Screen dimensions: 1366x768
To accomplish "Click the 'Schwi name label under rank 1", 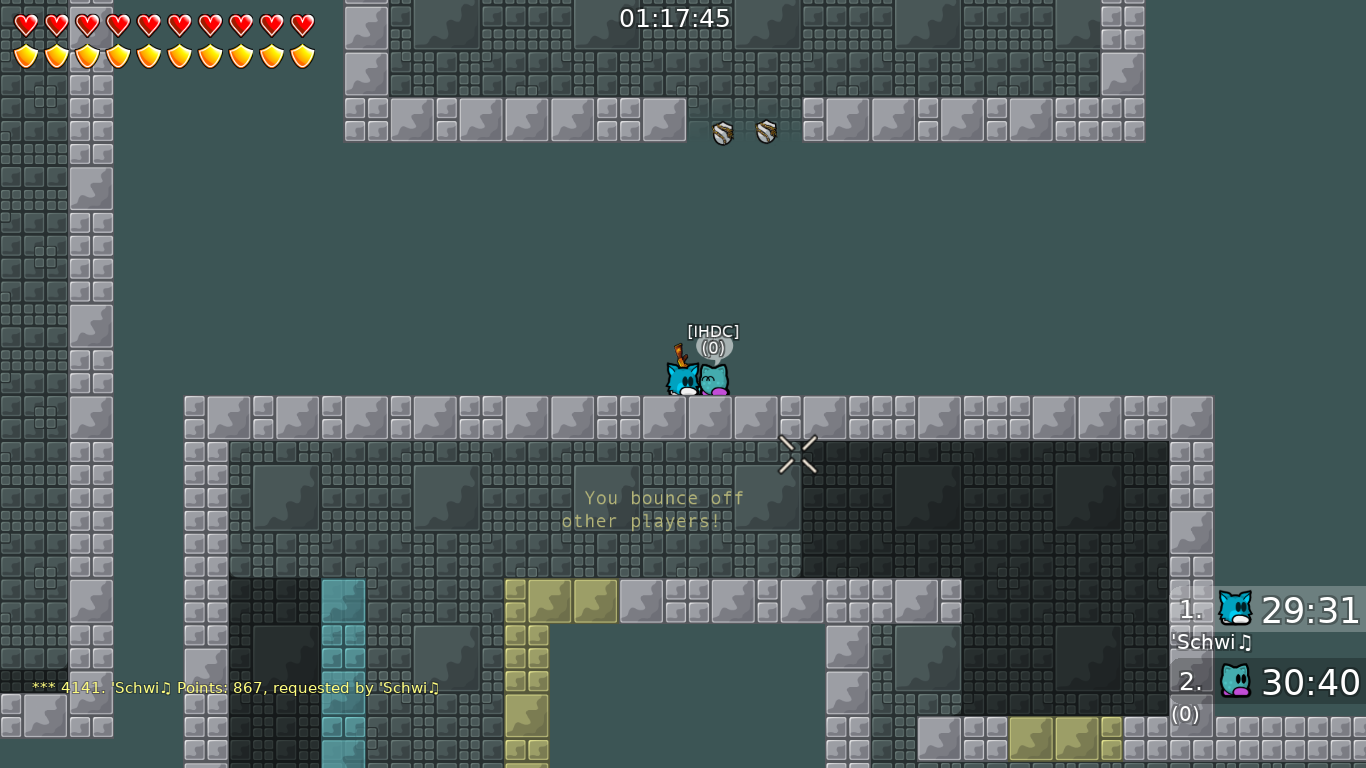I will pos(1212,643).
